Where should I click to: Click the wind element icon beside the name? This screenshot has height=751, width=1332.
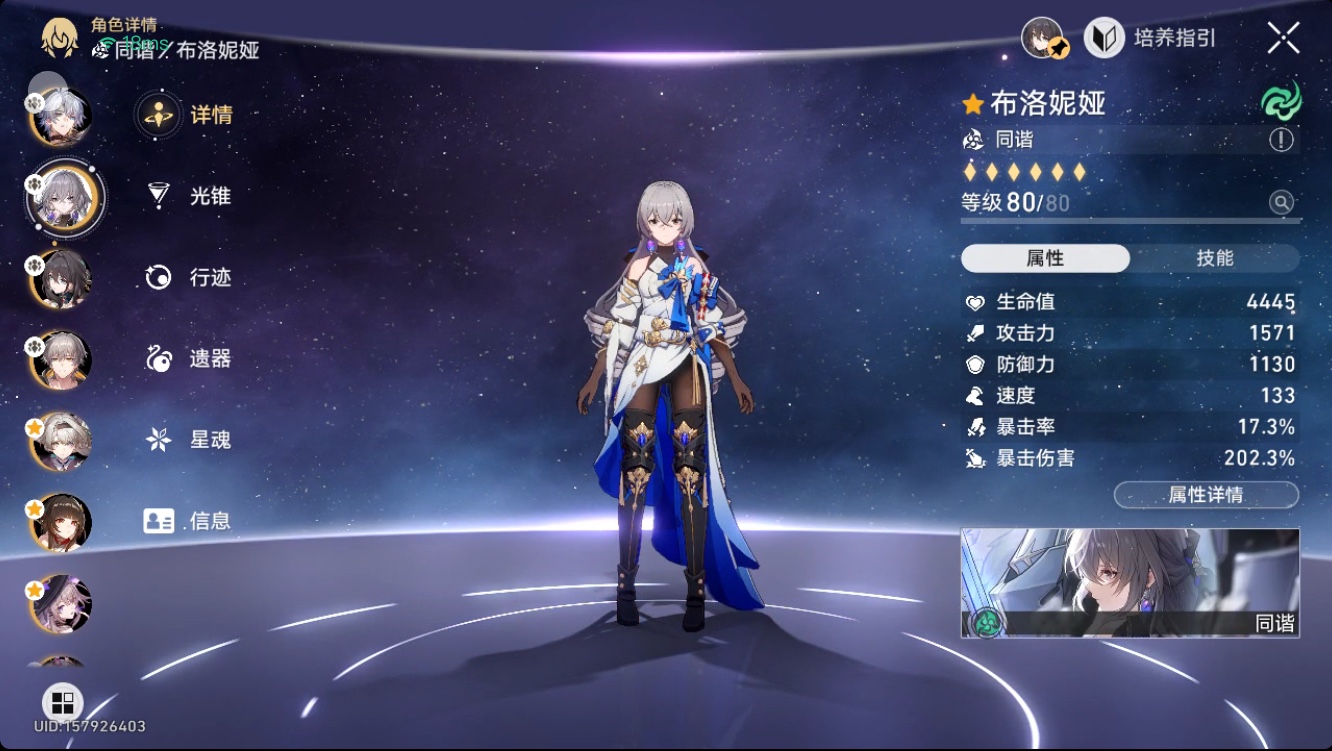1280,101
